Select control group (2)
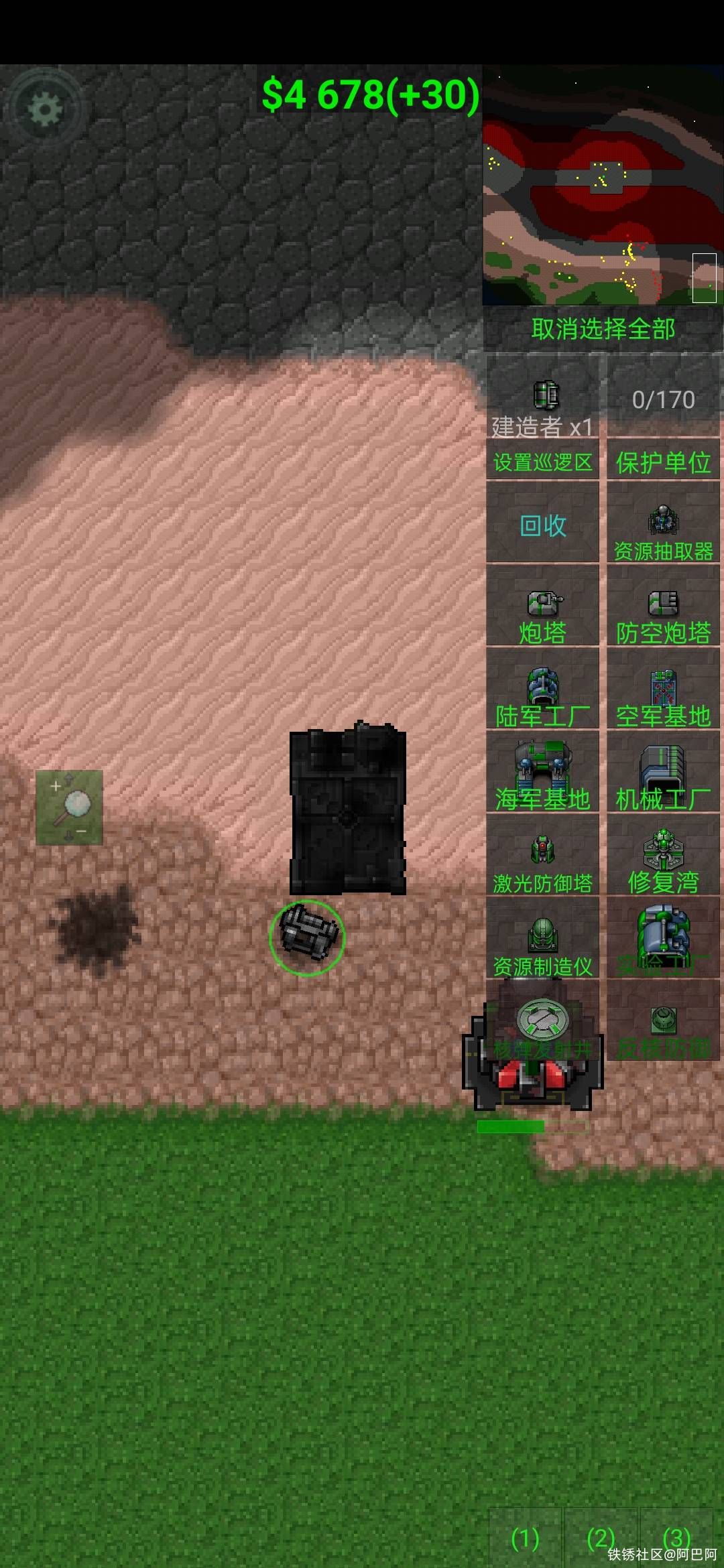This screenshot has height=1568, width=724. [x=601, y=1539]
